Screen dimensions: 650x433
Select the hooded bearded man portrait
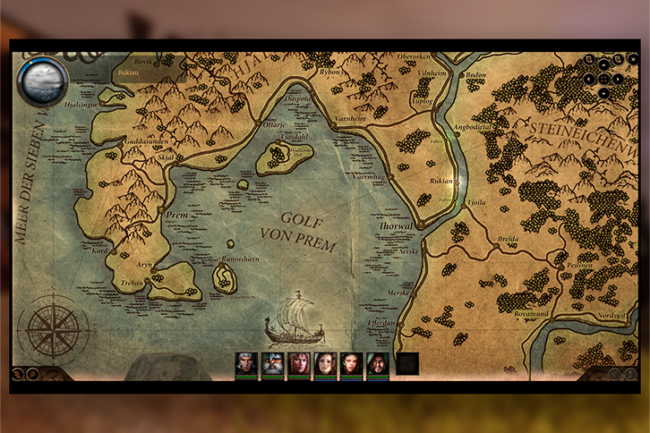coord(377,365)
